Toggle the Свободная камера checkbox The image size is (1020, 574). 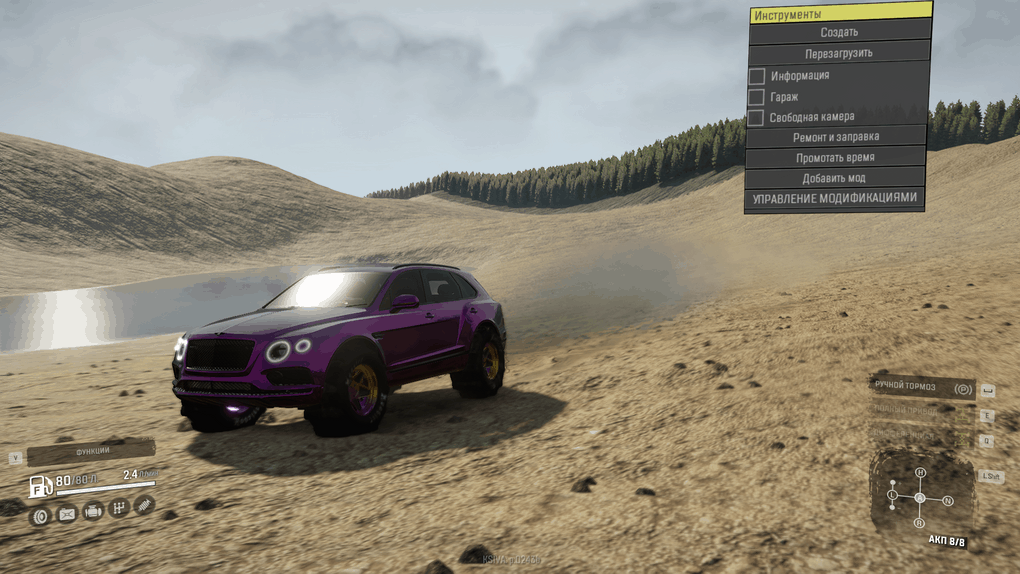tap(757, 118)
